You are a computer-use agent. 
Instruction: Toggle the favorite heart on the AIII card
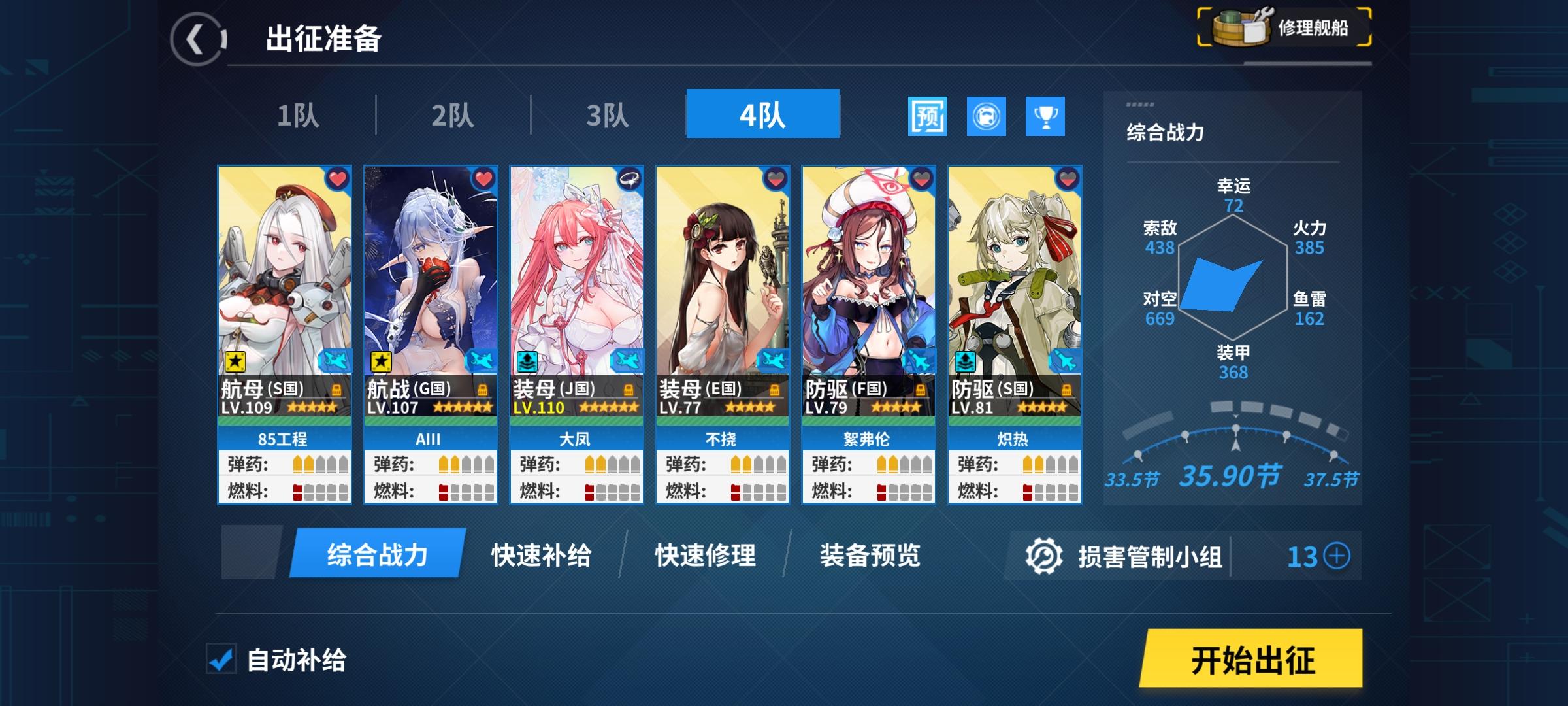coord(483,178)
